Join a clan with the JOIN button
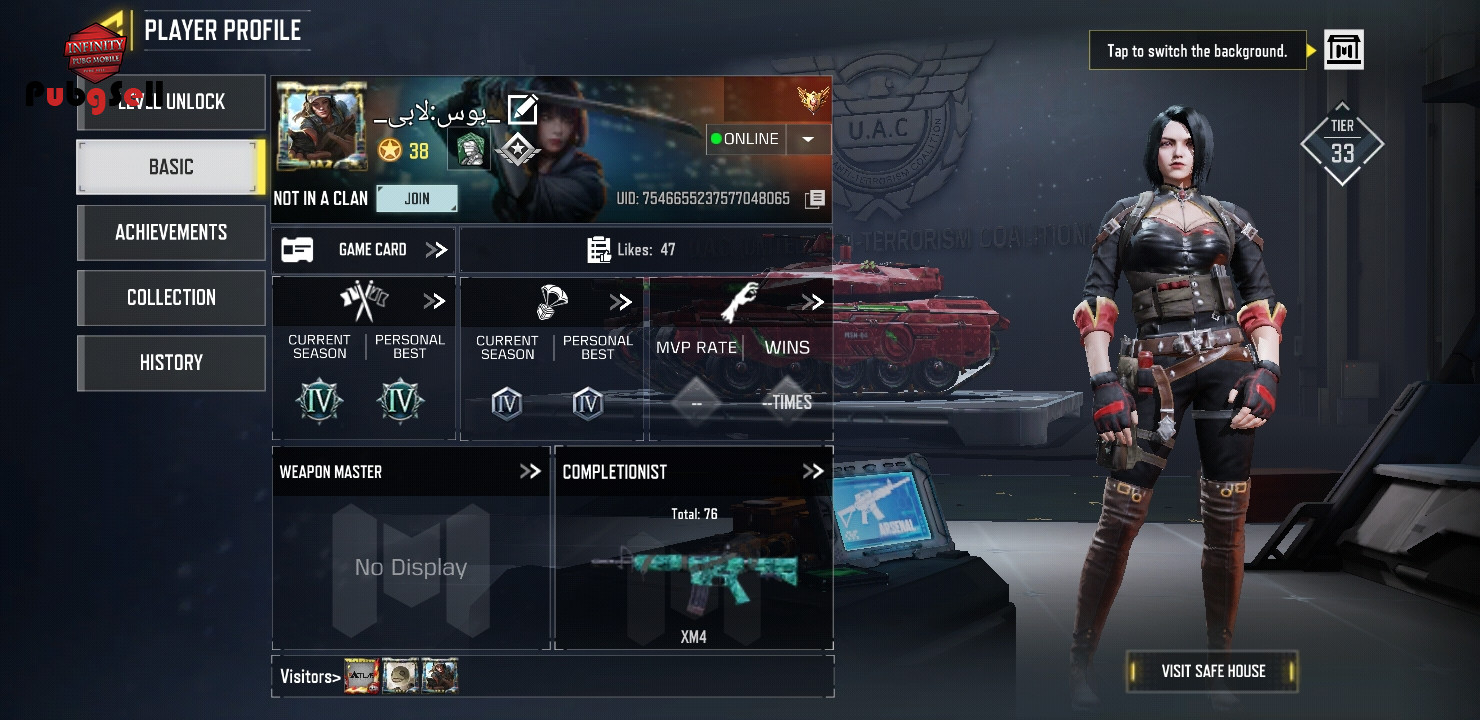This screenshot has height=720, width=1480. 417,198
